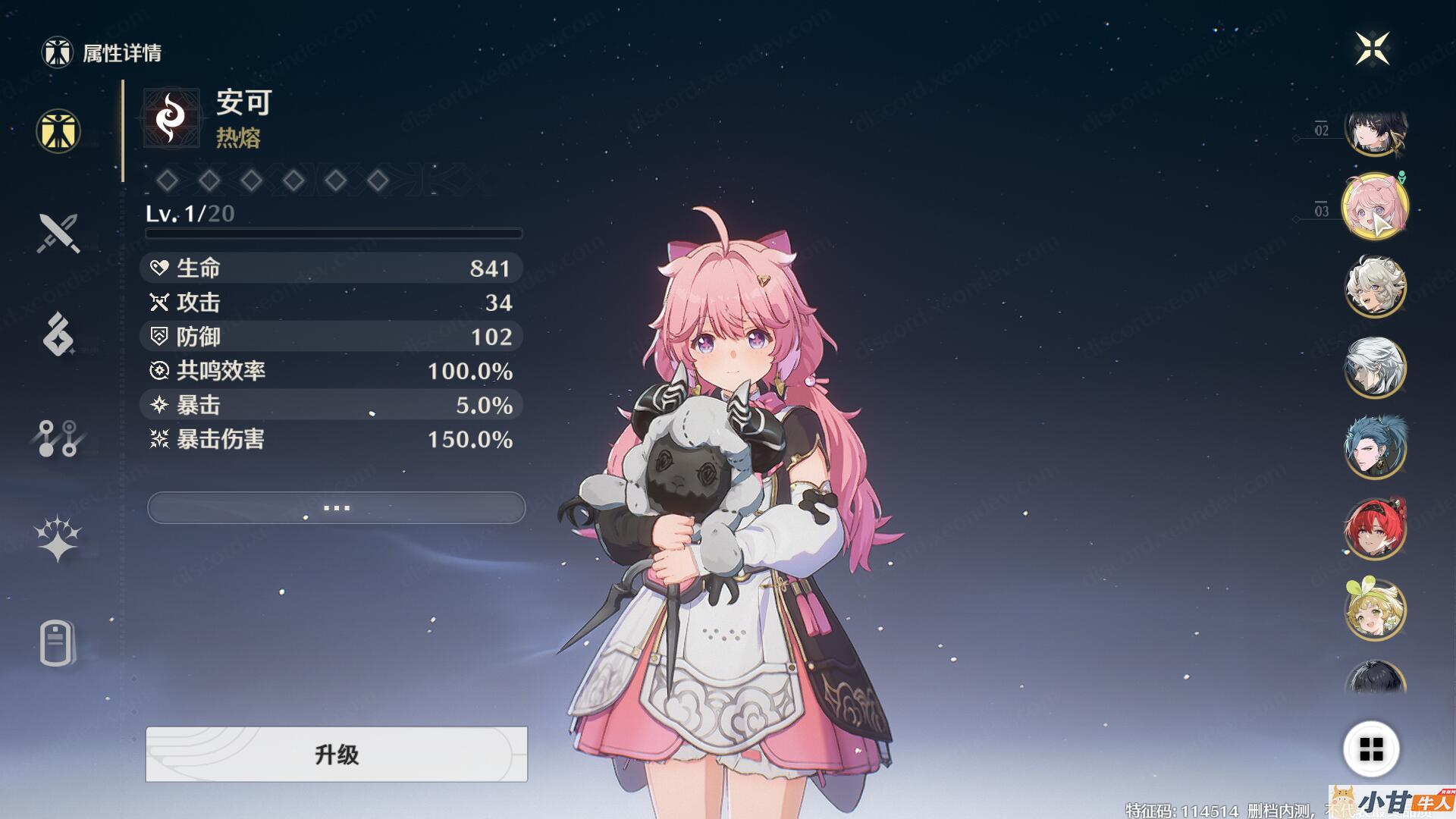Image resolution: width=1456 pixels, height=819 pixels.
Task: Select the red-haired character portrait
Action: coord(1376,529)
